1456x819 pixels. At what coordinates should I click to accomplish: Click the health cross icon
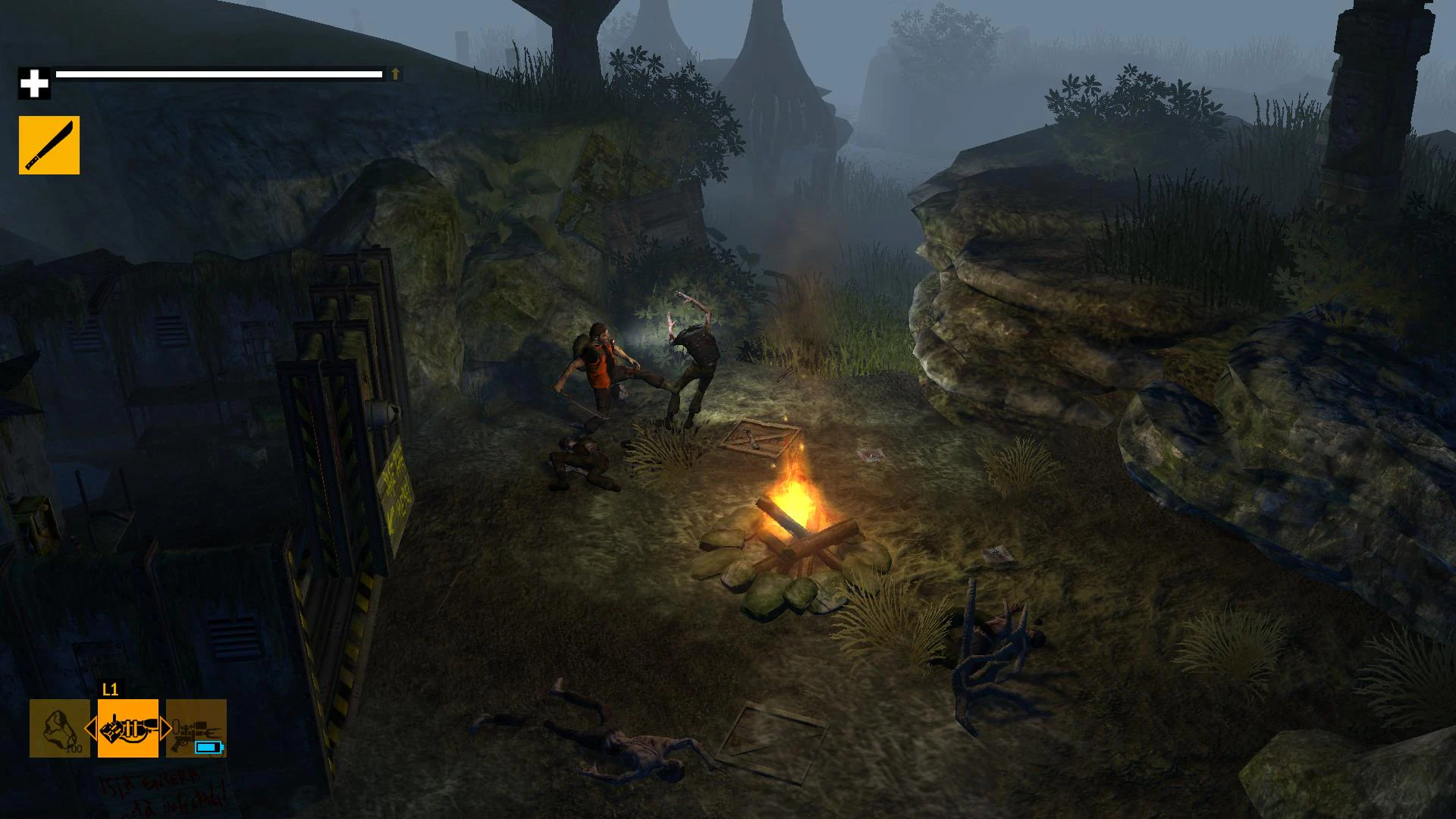tap(35, 80)
